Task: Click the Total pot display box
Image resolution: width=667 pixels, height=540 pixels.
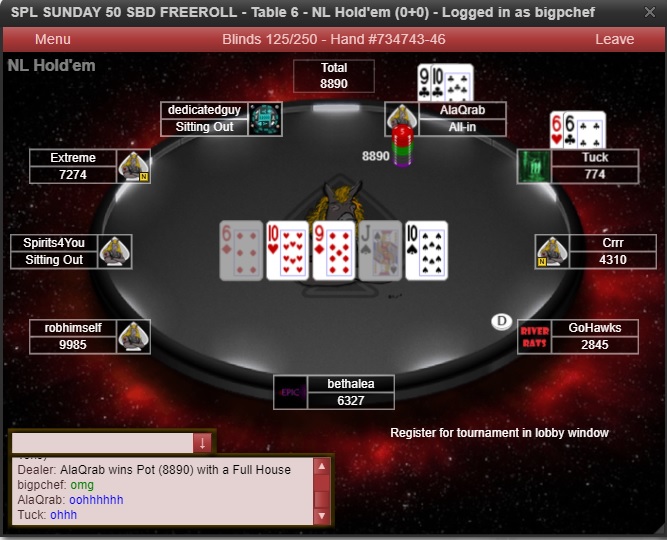Action: [333, 76]
